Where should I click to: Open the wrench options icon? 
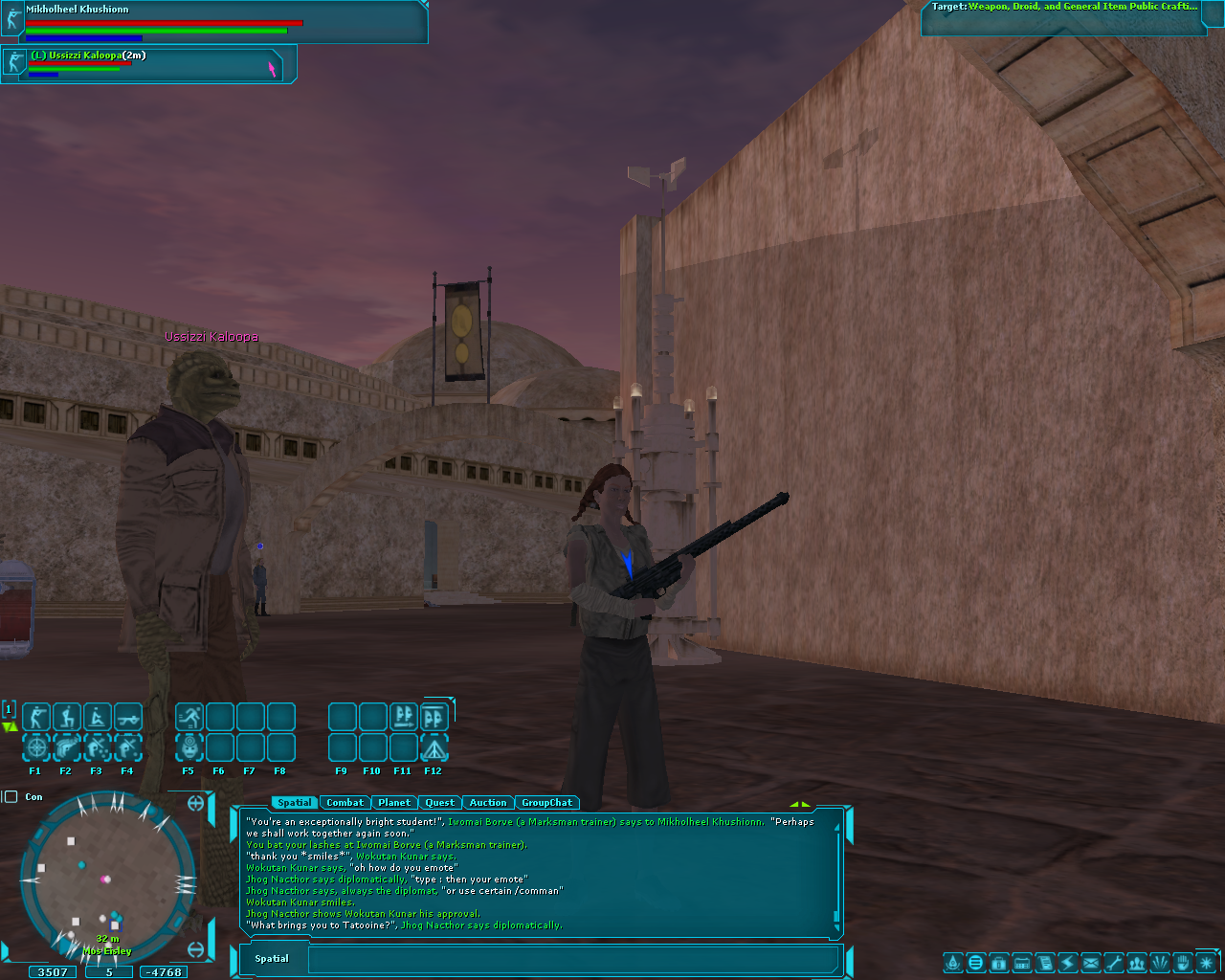(x=1114, y=963)
